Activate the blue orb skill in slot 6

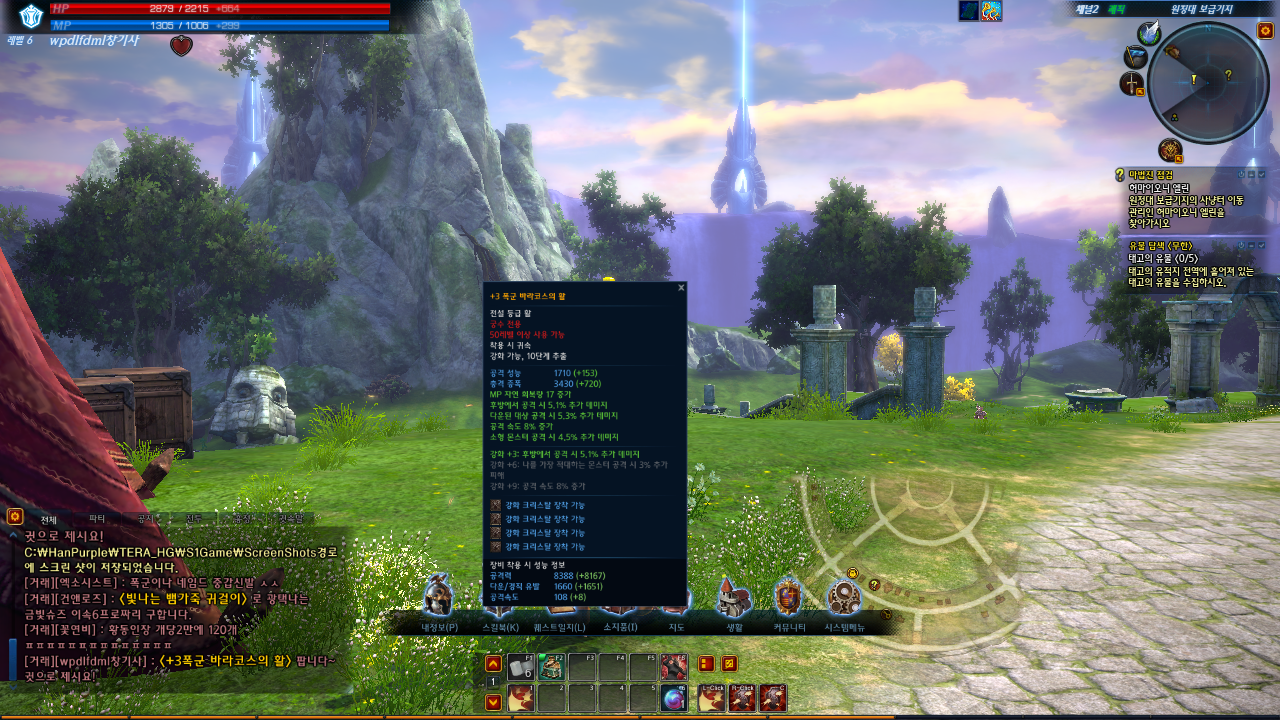pyautogui.click(x=675, y=699)
